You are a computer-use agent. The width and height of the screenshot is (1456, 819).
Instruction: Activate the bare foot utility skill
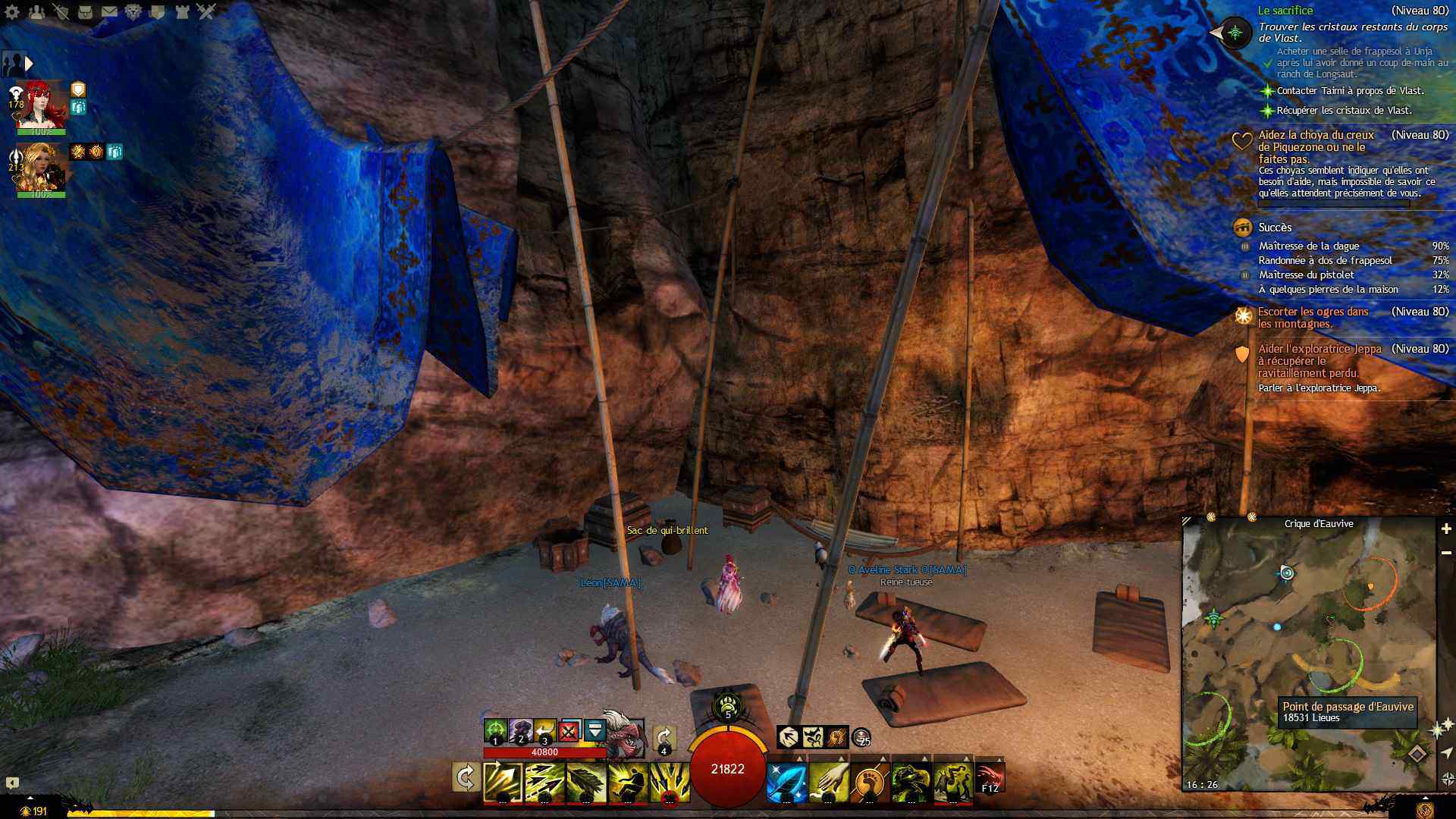pyautogui.click(x=869, y=783)
